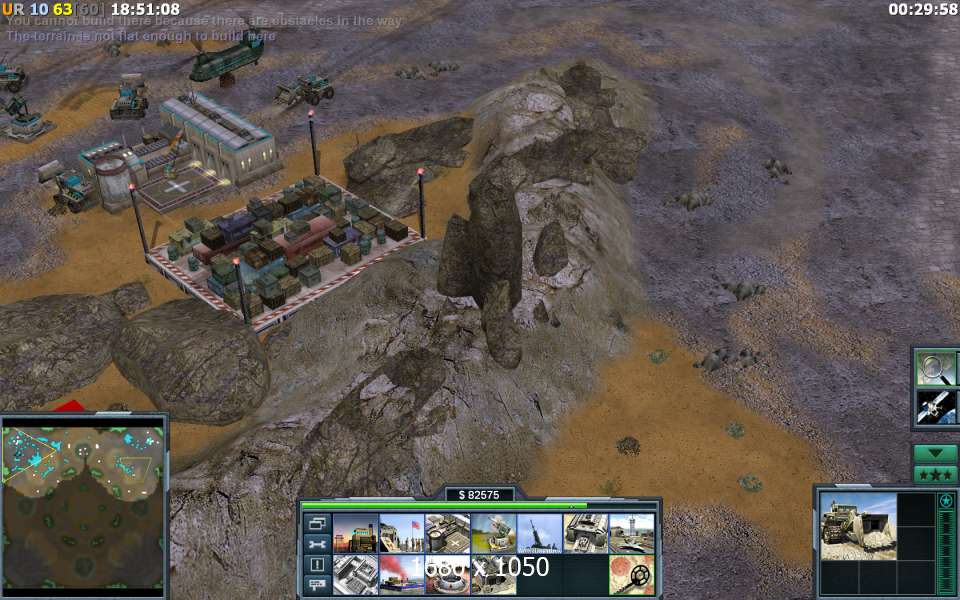Build the power plant with glowing windows
The image size is (960, 600).
click(354, 534)
